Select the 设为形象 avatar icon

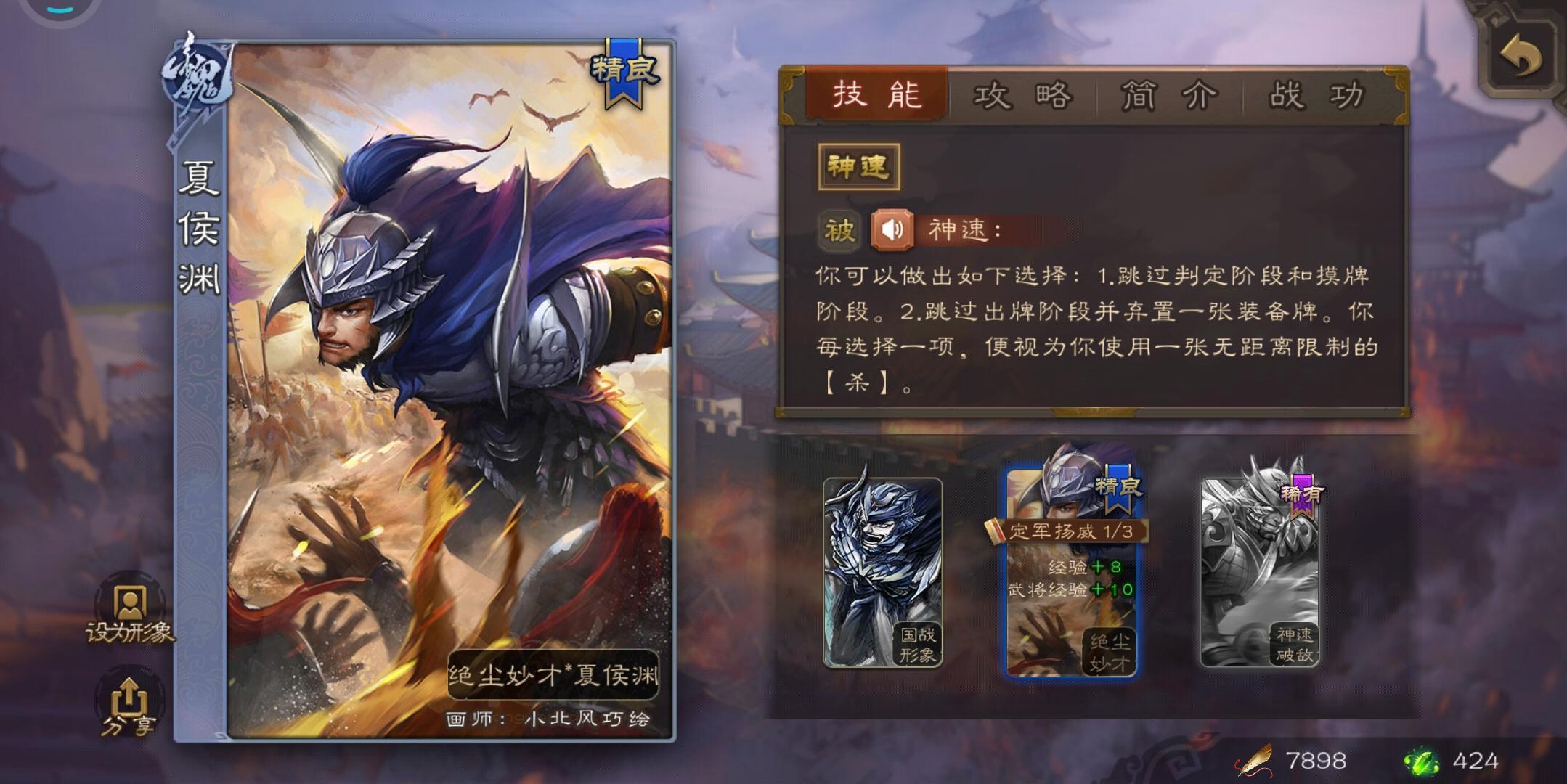[129, 605]
